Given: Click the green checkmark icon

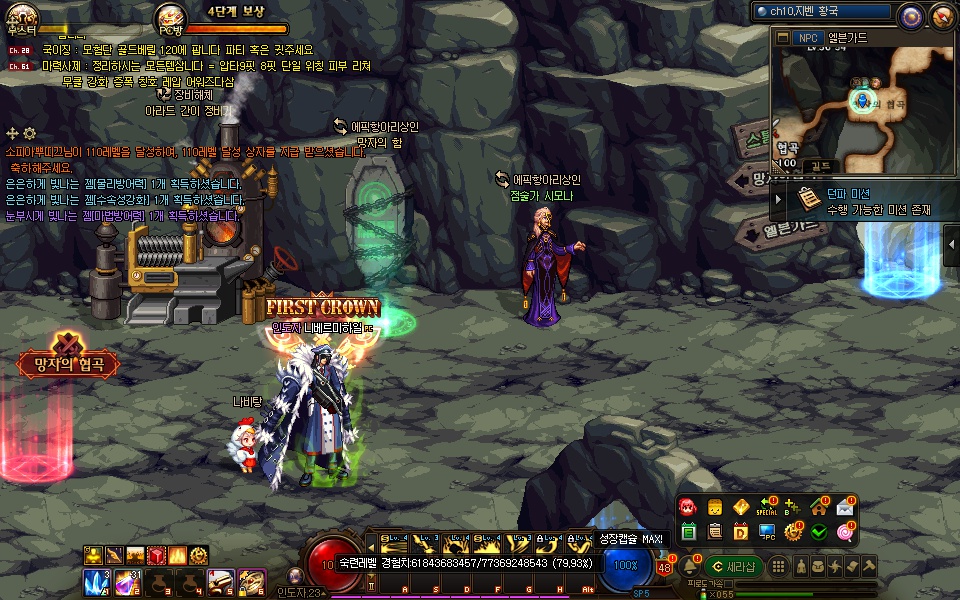Looking at the screenshot, I should (819, 532).
